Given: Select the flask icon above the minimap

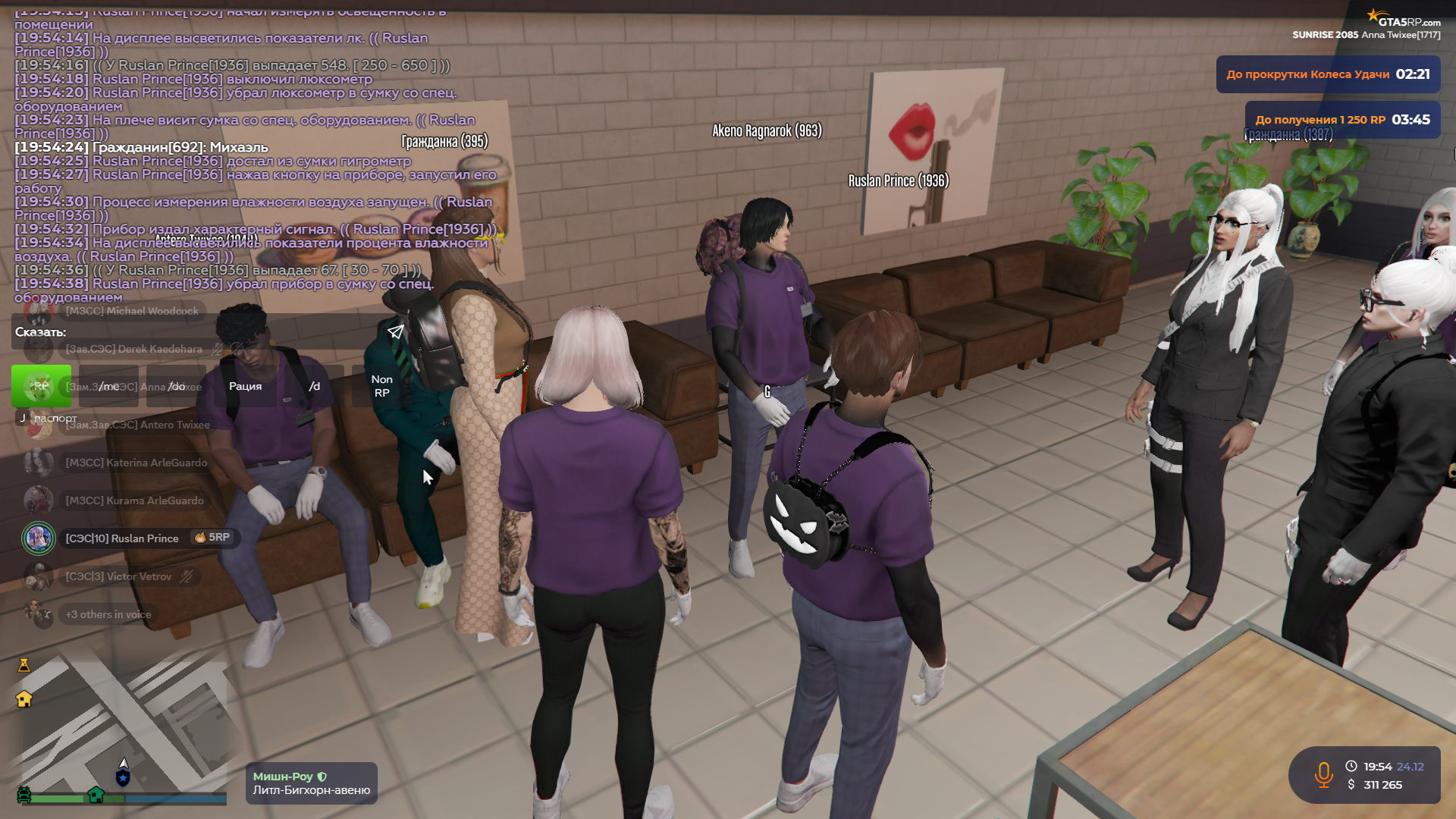Looking at the screenshot, I should (x=24, y=666).
